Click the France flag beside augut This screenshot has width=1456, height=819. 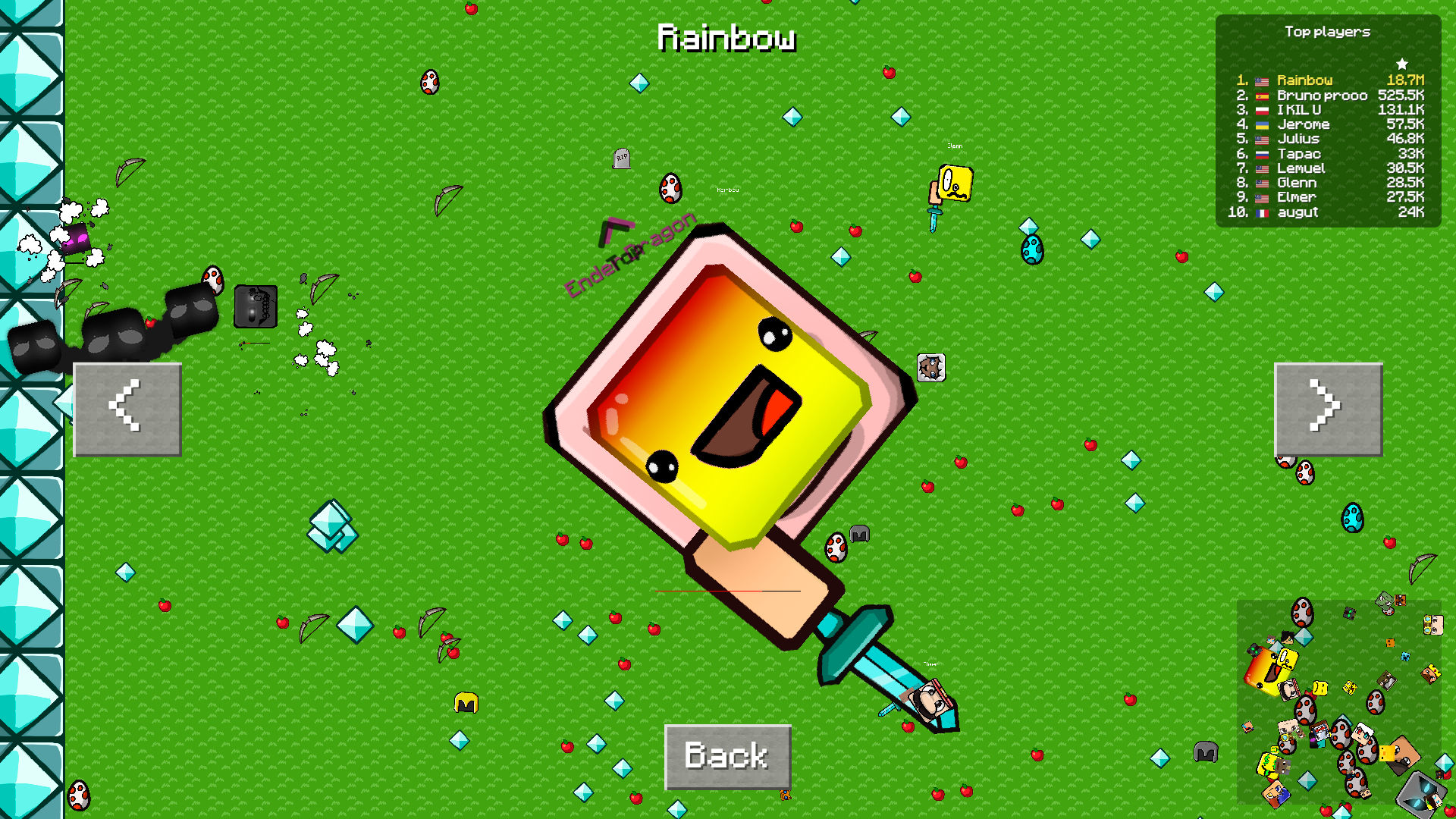click(x=1263, y=212)
